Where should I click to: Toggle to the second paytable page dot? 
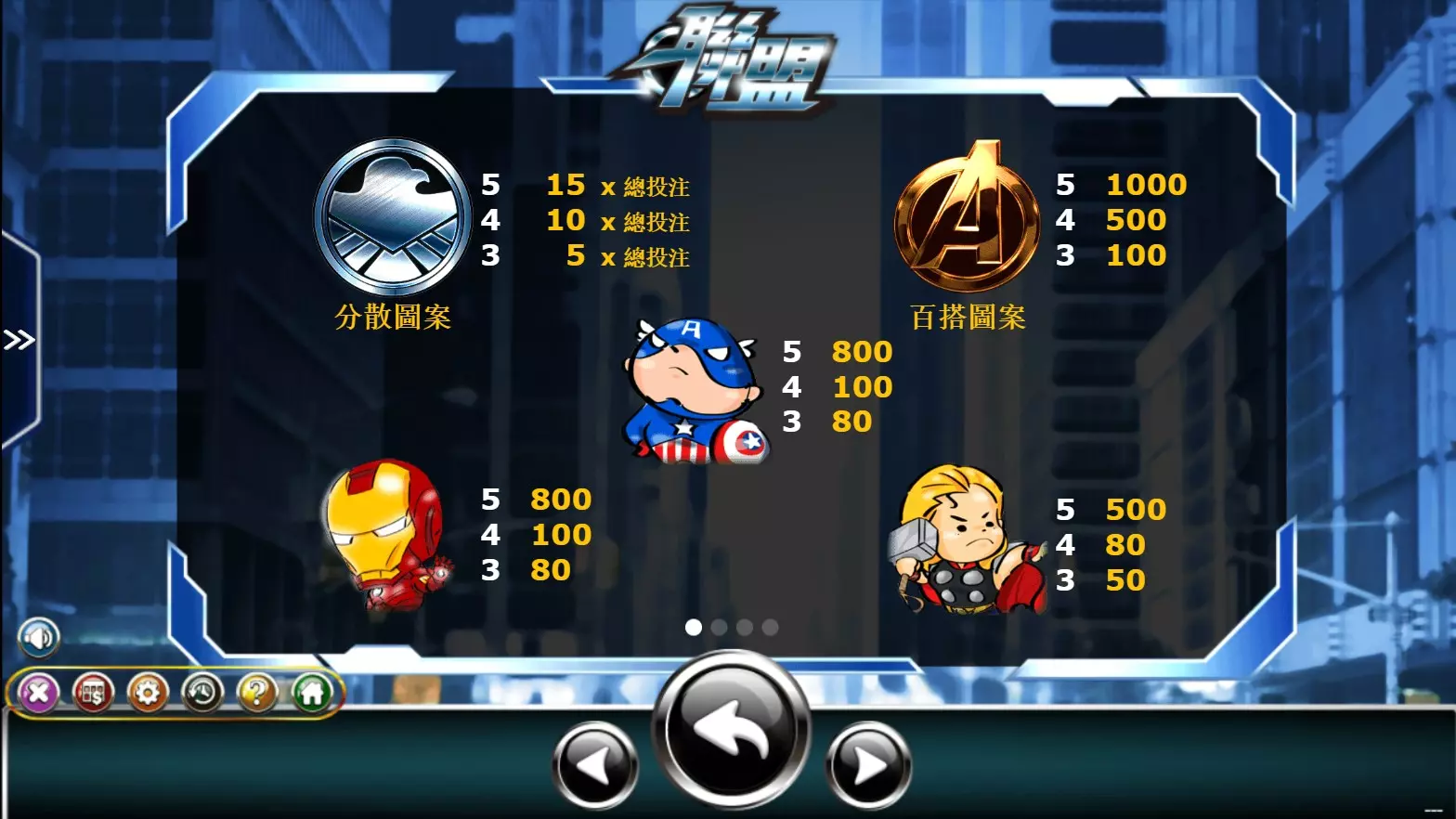tap(721, 629)
